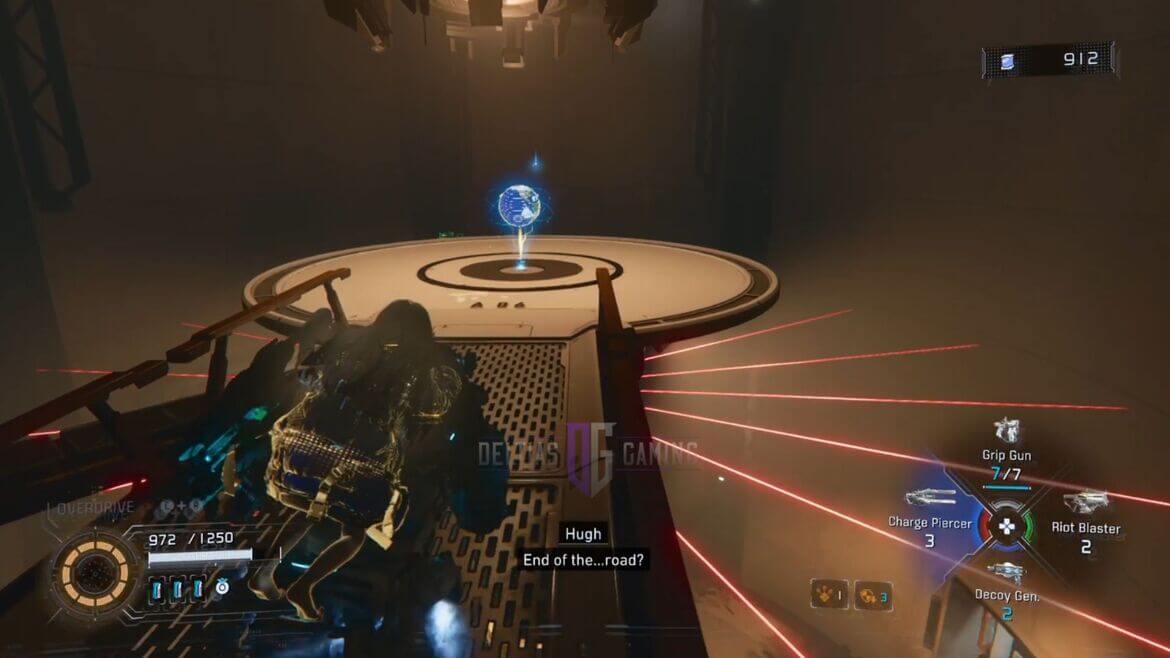Equip the Riot Blaster weapon
The width and height of the screenshot is (1170, 658).
(1086, 502)
